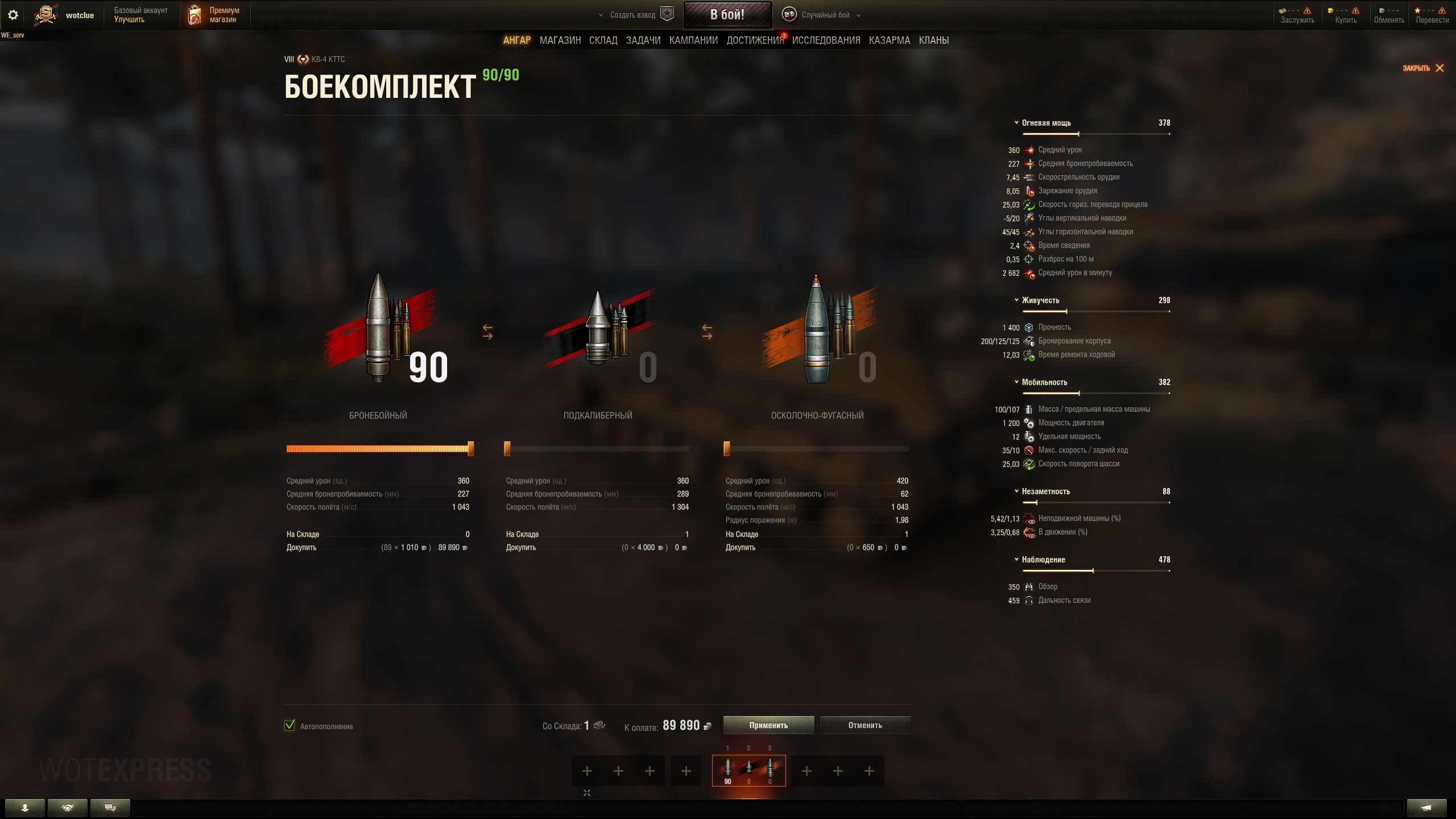Open the "Случайный бой" battle mode dropdown
The image size is (1456, 819).
(x=825, y=15)
